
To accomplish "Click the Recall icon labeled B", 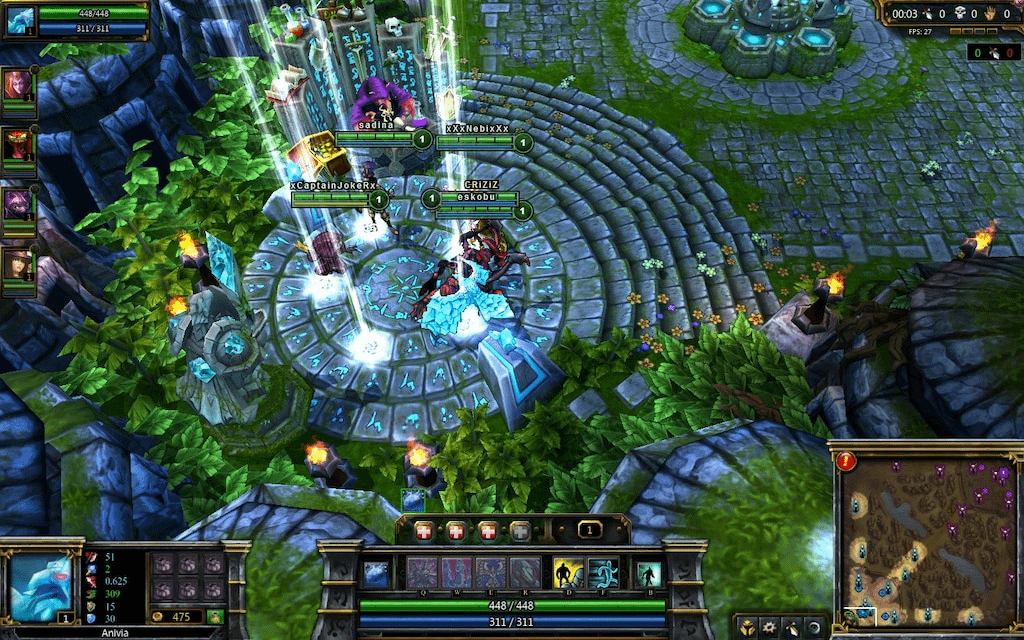I will point(648,574).
